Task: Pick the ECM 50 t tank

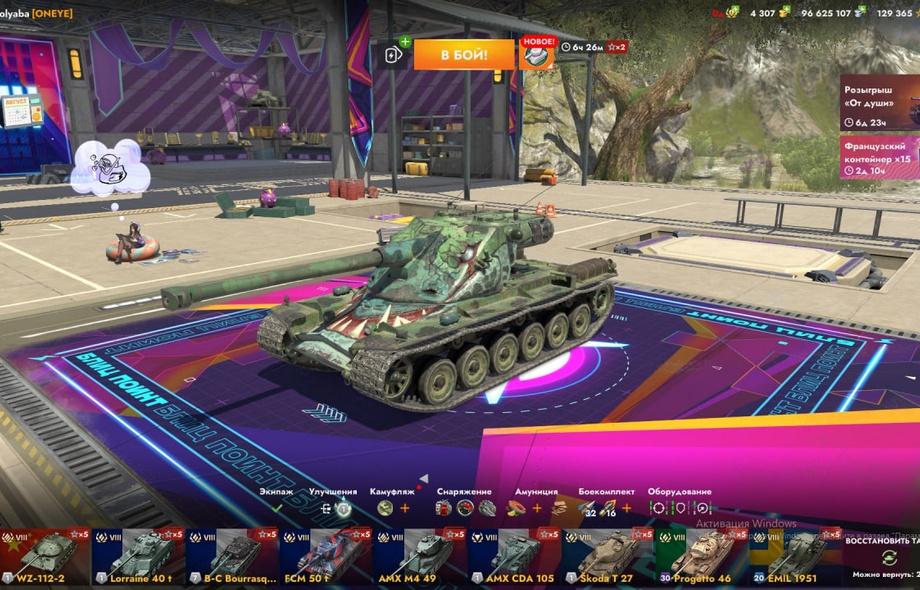Action: click(x=326, y=557)
